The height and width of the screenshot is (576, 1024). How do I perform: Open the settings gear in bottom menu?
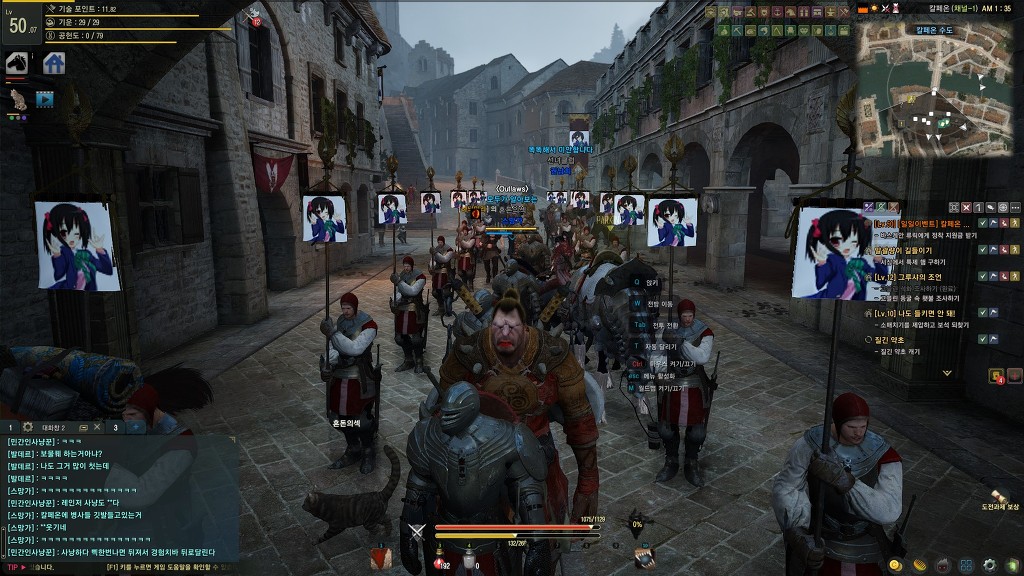coord(990,565)
